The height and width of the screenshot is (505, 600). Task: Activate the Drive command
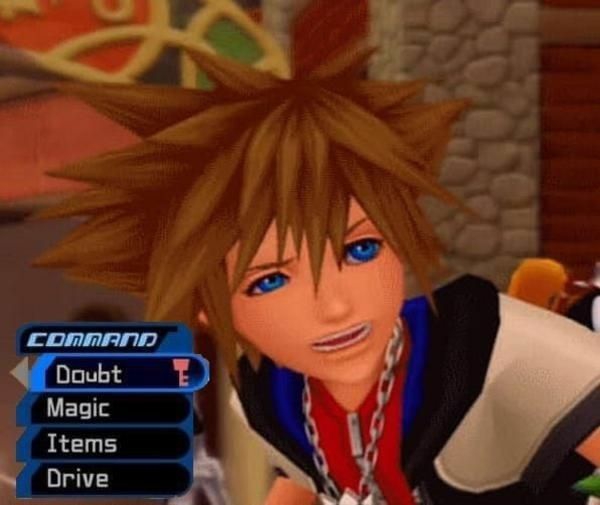pos(105,478)
